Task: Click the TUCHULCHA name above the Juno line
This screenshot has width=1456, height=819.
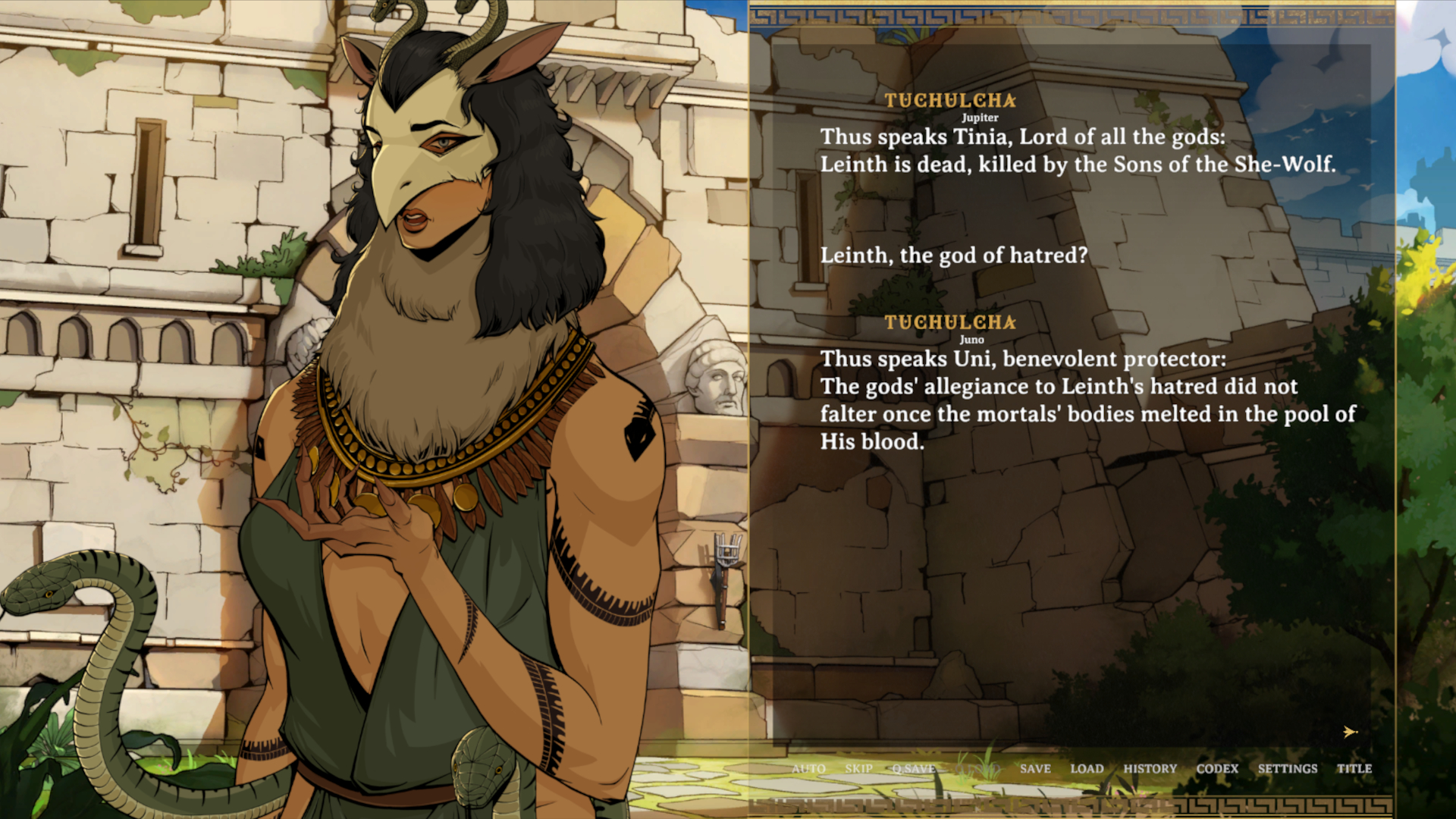Action: click(x=950, y=322)
